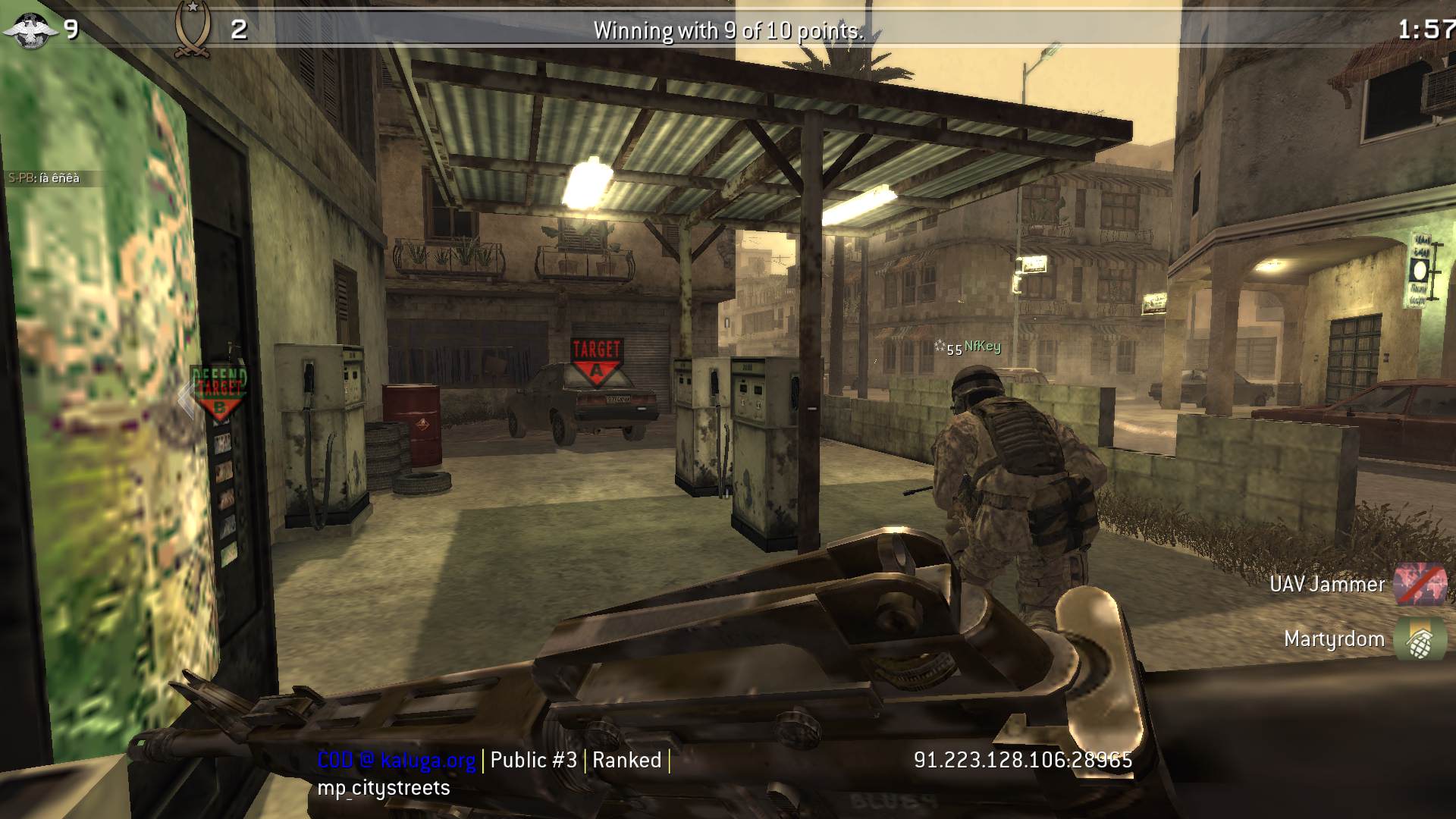The image size is (1456, 819).
Task: Select the mp_citystreets map name
Action: coord(384,789)
